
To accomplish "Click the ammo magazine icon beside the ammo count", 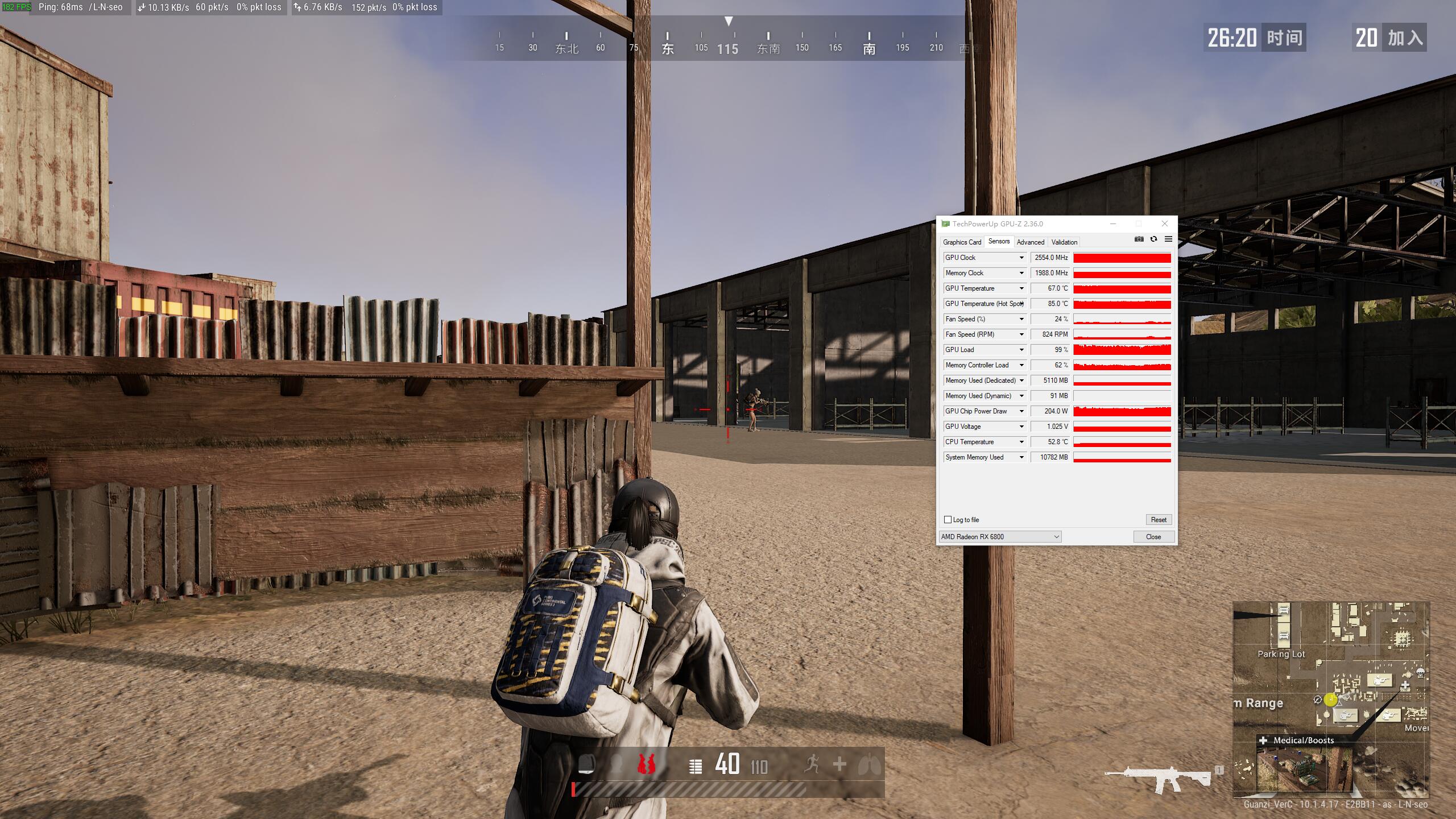I will point(695,765).
